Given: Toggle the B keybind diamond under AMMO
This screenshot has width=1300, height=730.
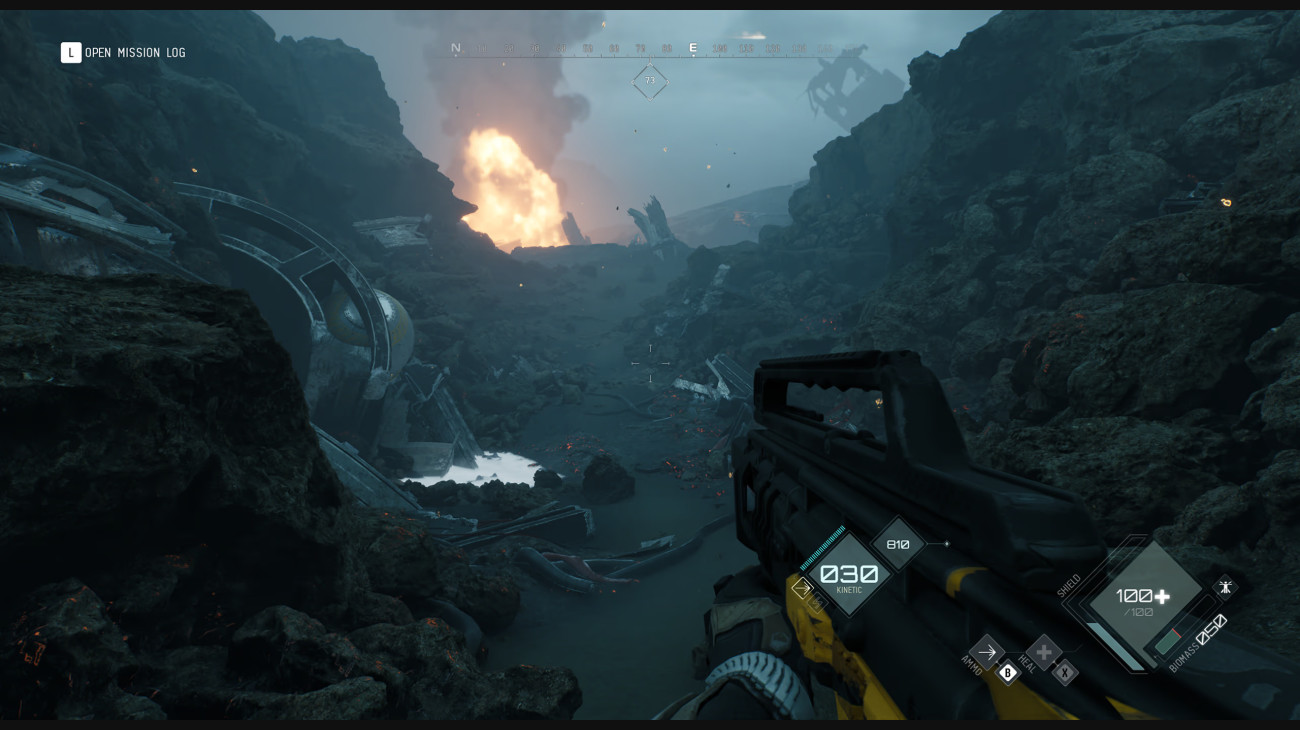Looking at the screenshot, I should click(x=1006, y=673).
